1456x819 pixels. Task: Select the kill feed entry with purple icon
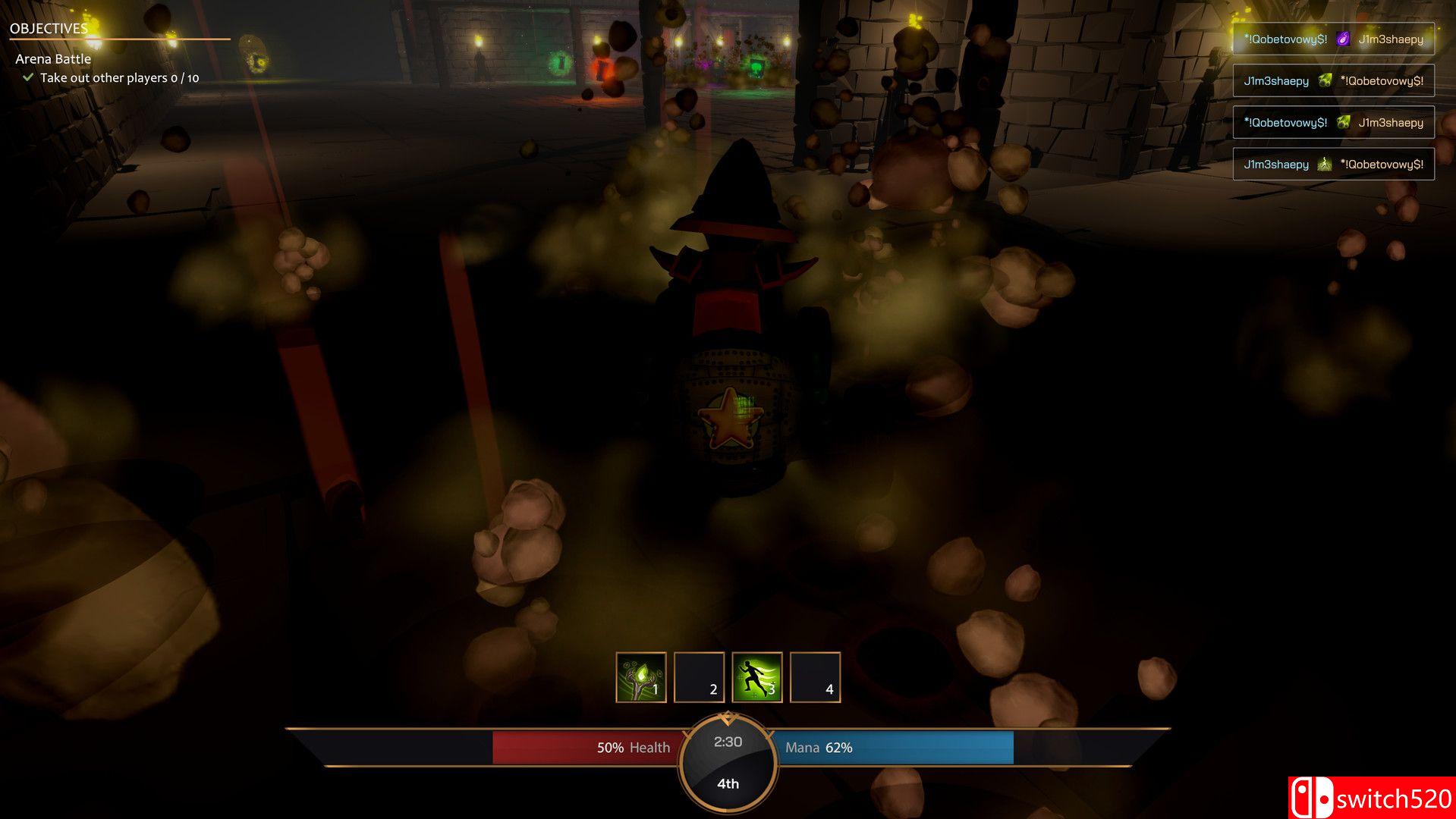[1333, 39]
